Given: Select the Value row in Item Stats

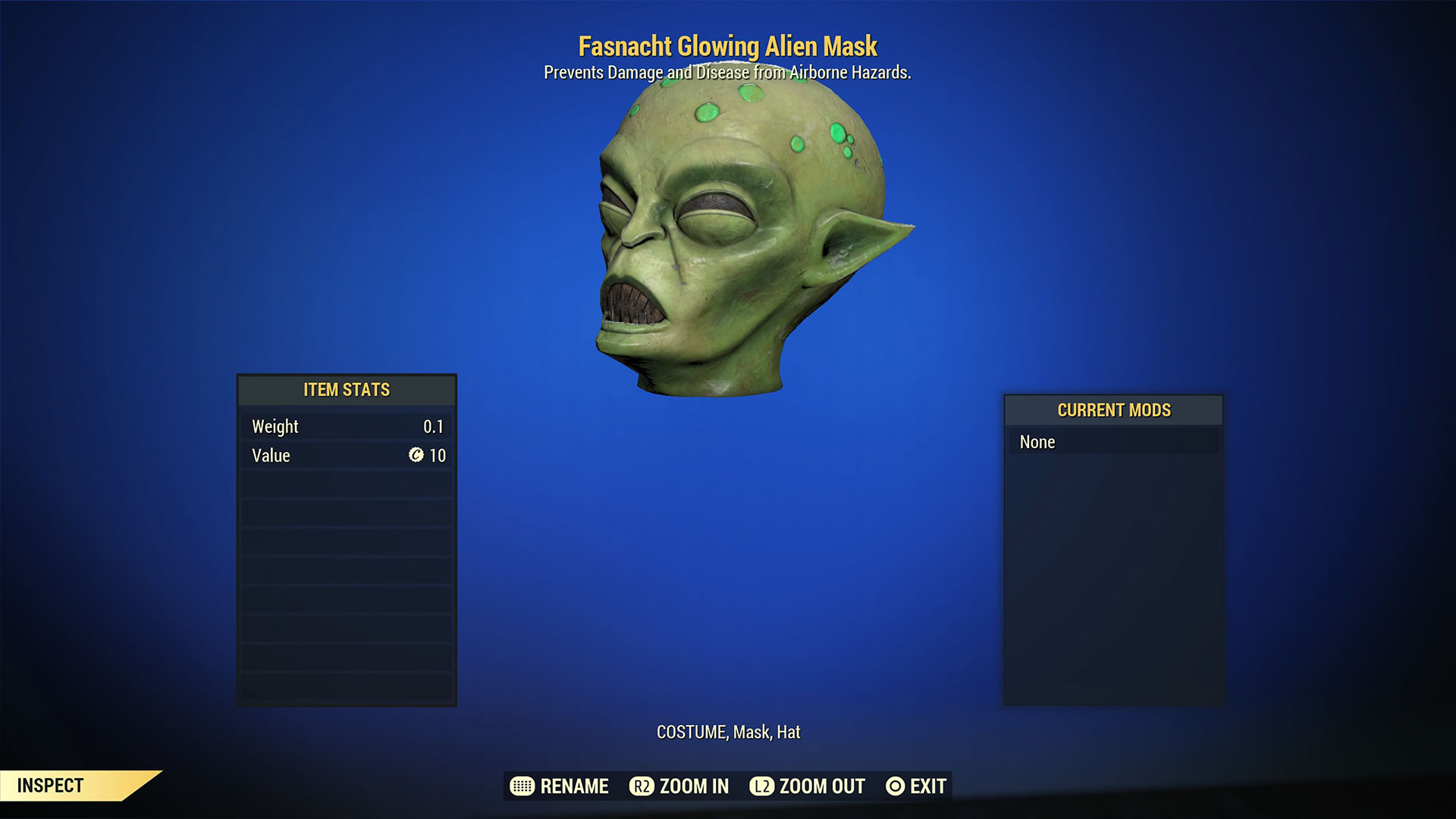Looking at the screenshot, I should (346, 456).
